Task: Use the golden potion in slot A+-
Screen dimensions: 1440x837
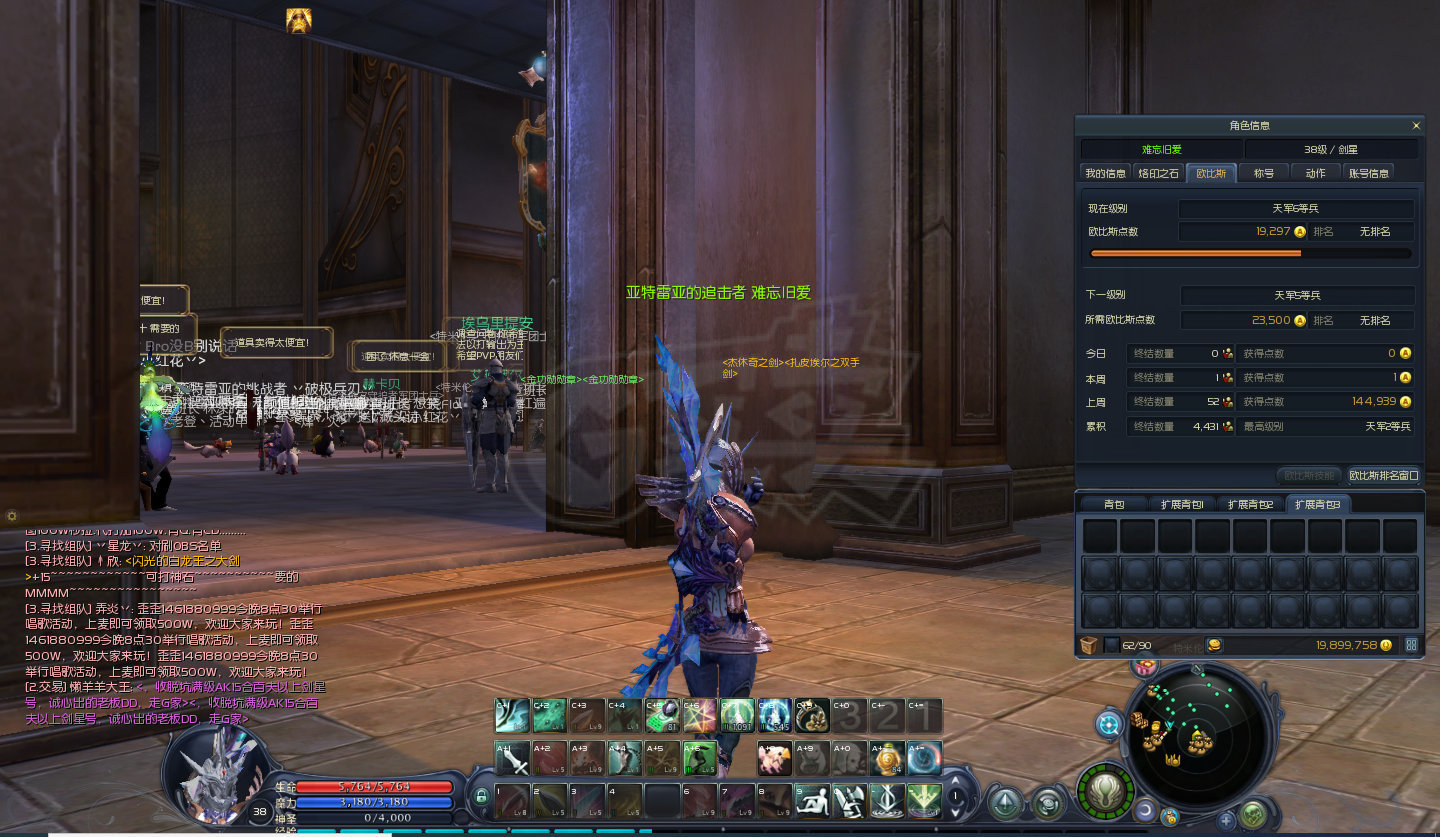Action: pos(885,758)
